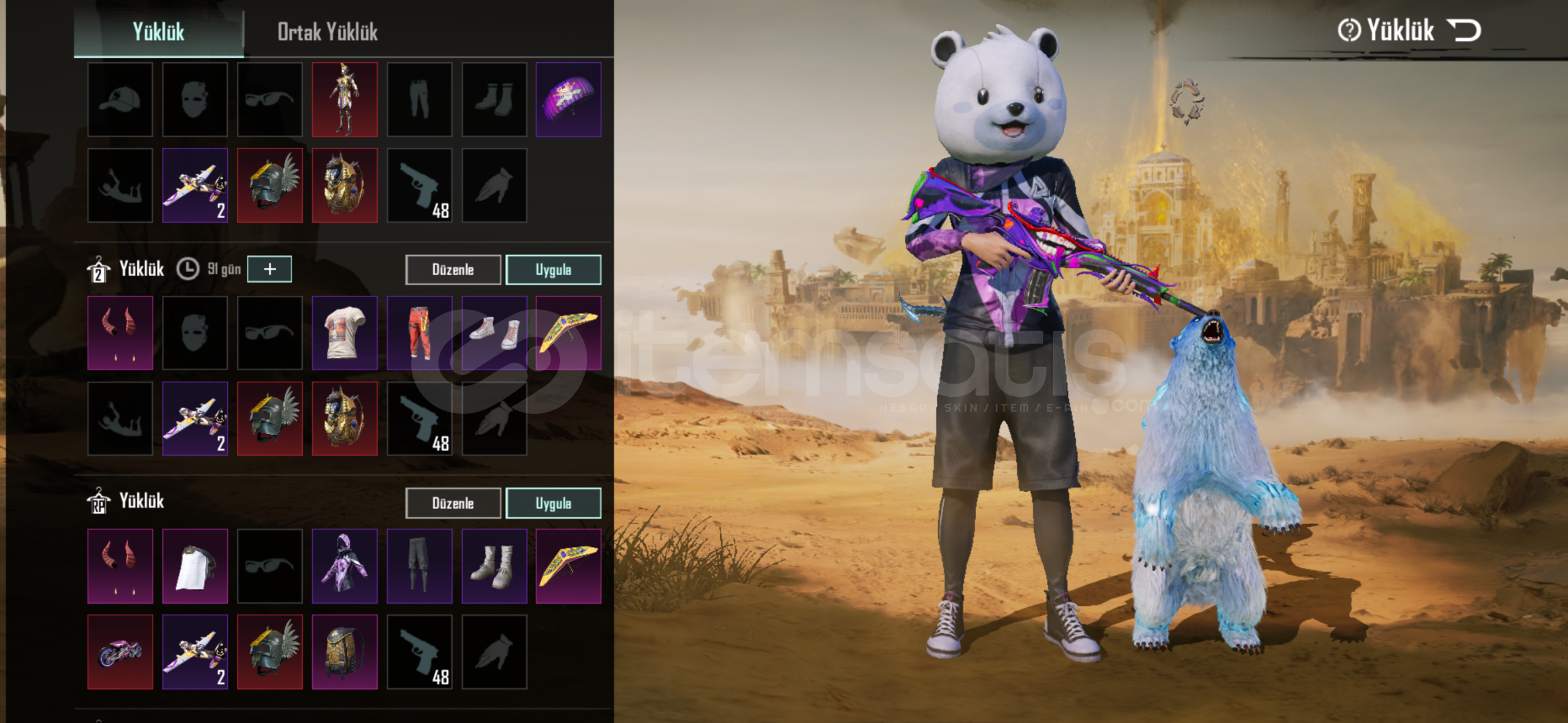1568x723 pixels.
Task: Select the golden pharaoh outfit slot
Action: [x=344, y=100]
